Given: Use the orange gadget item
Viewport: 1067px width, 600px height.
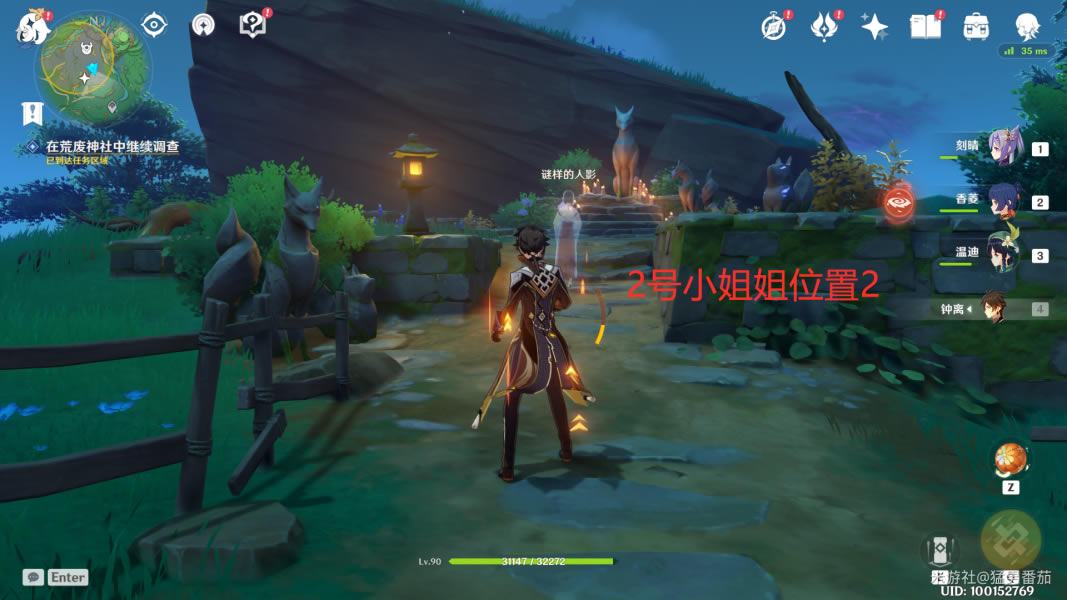Looking at the screenshot, I should click(1010, 460).
